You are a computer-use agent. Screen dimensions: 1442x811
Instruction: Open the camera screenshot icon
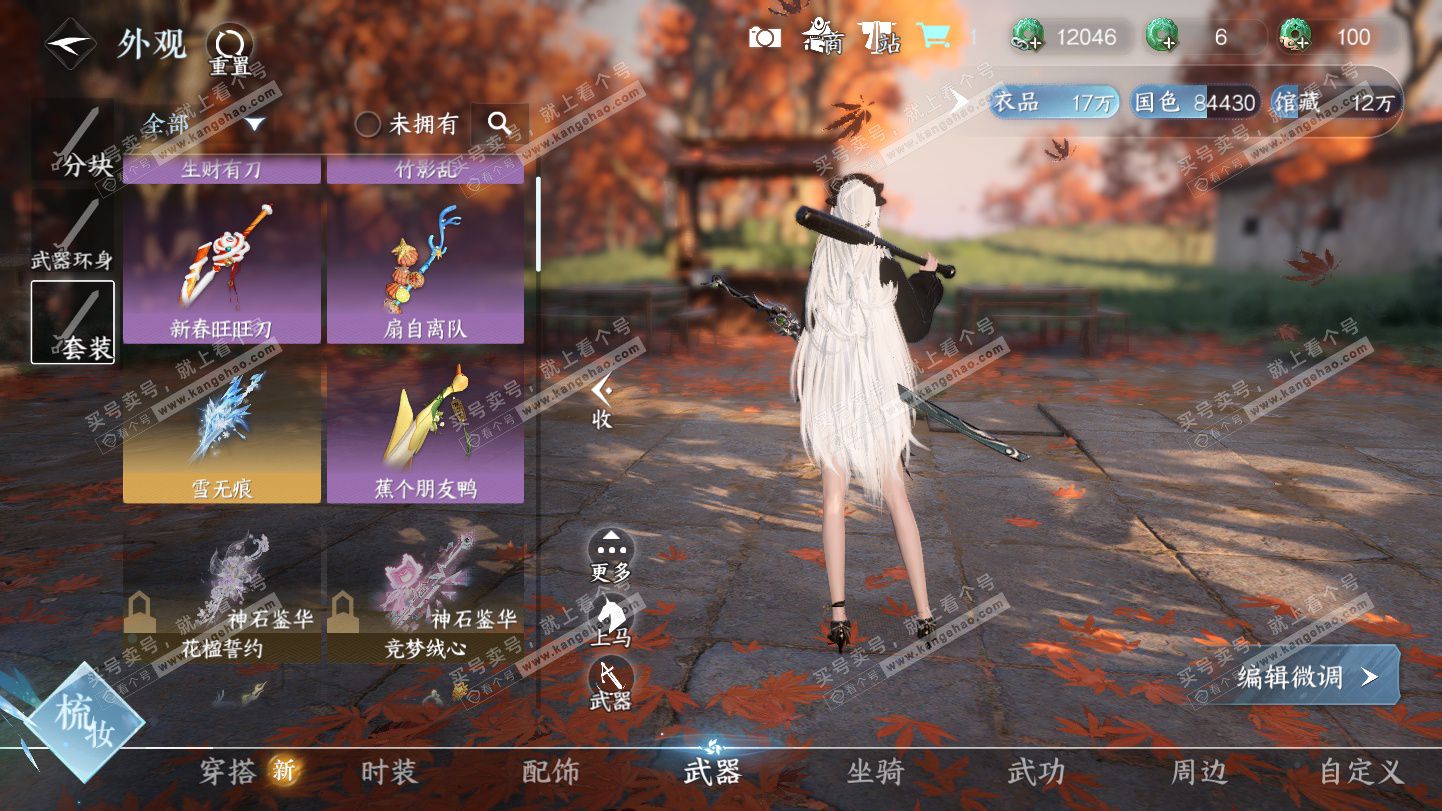(x=765, y=38)
